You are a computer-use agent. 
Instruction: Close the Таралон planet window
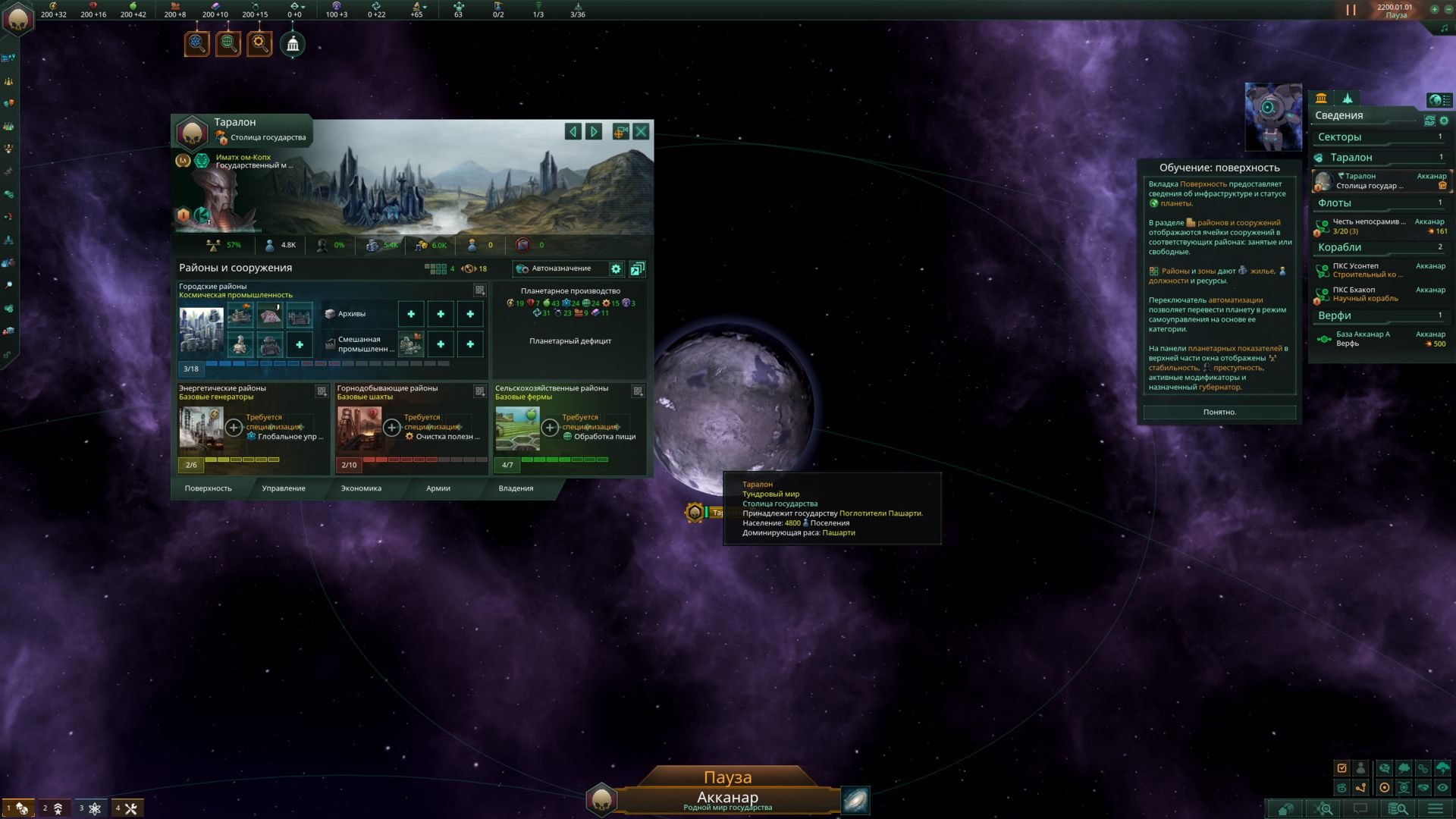(x=641, y=132)
